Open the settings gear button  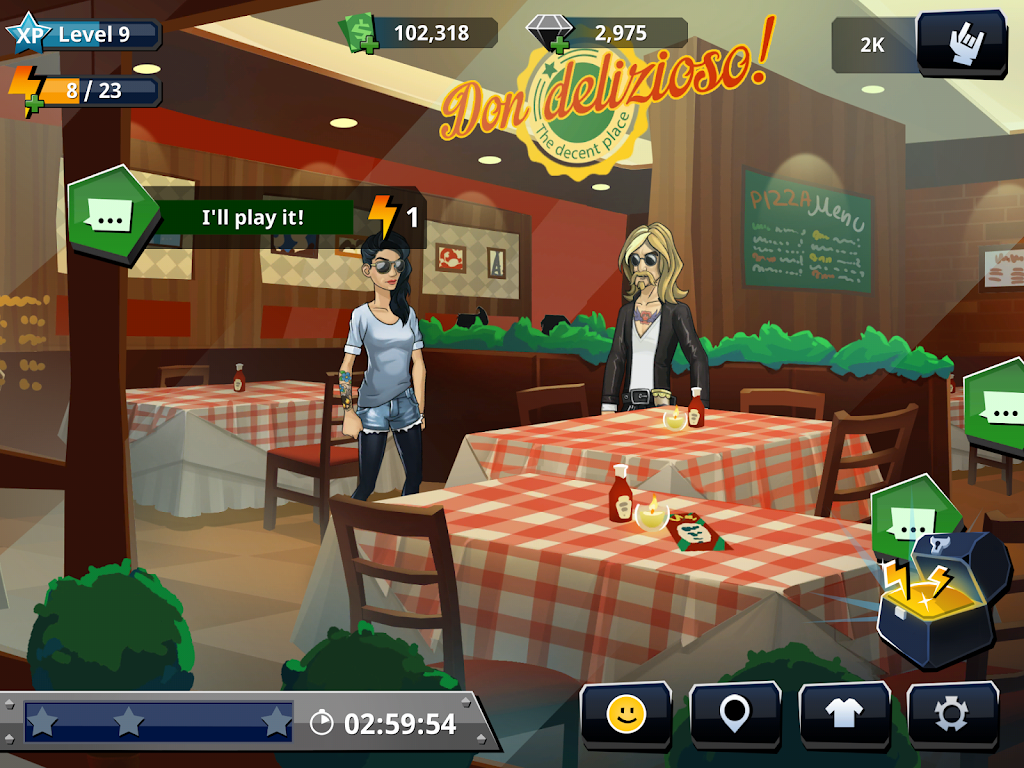951,714
